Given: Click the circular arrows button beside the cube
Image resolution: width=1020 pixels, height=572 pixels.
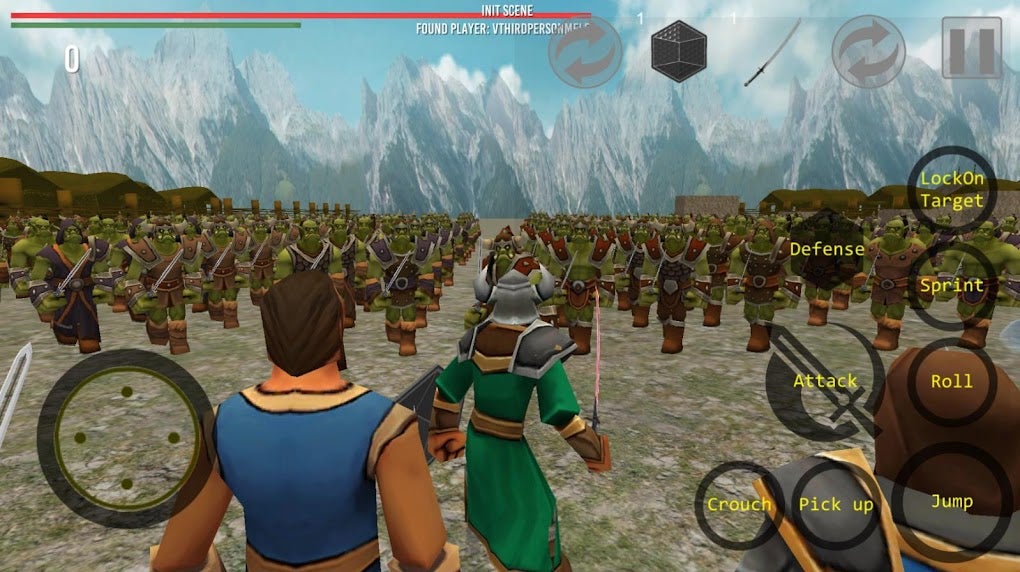Looking at the screenshot, I should [x=585, y=52].
